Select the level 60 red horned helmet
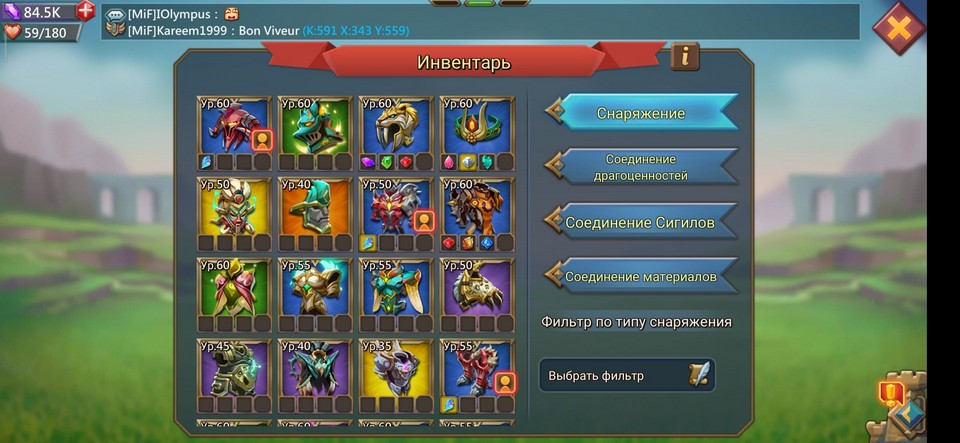The height and width of the screenshot is (443, 960). click(234, 126)
